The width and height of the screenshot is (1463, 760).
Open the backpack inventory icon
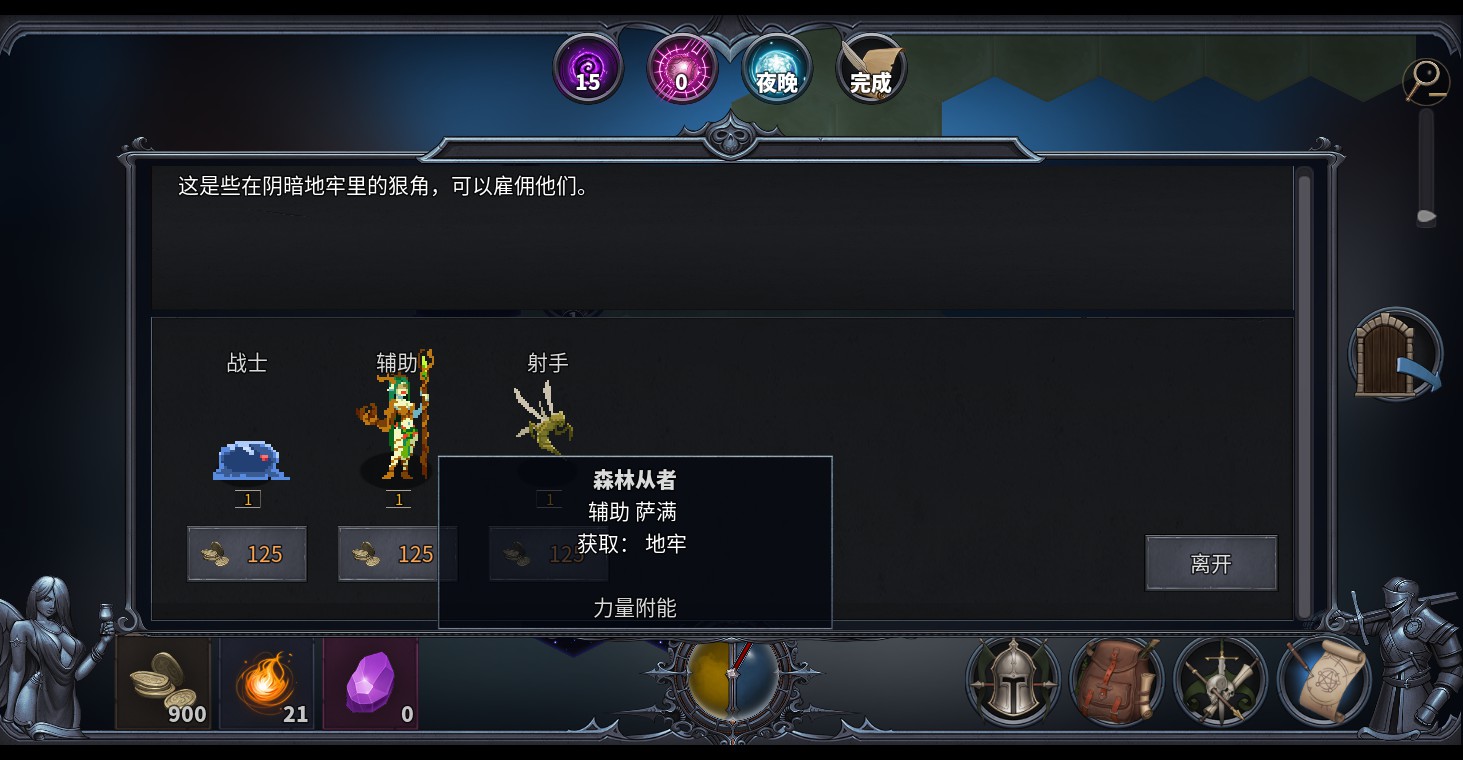click(x=1115, y=681)
